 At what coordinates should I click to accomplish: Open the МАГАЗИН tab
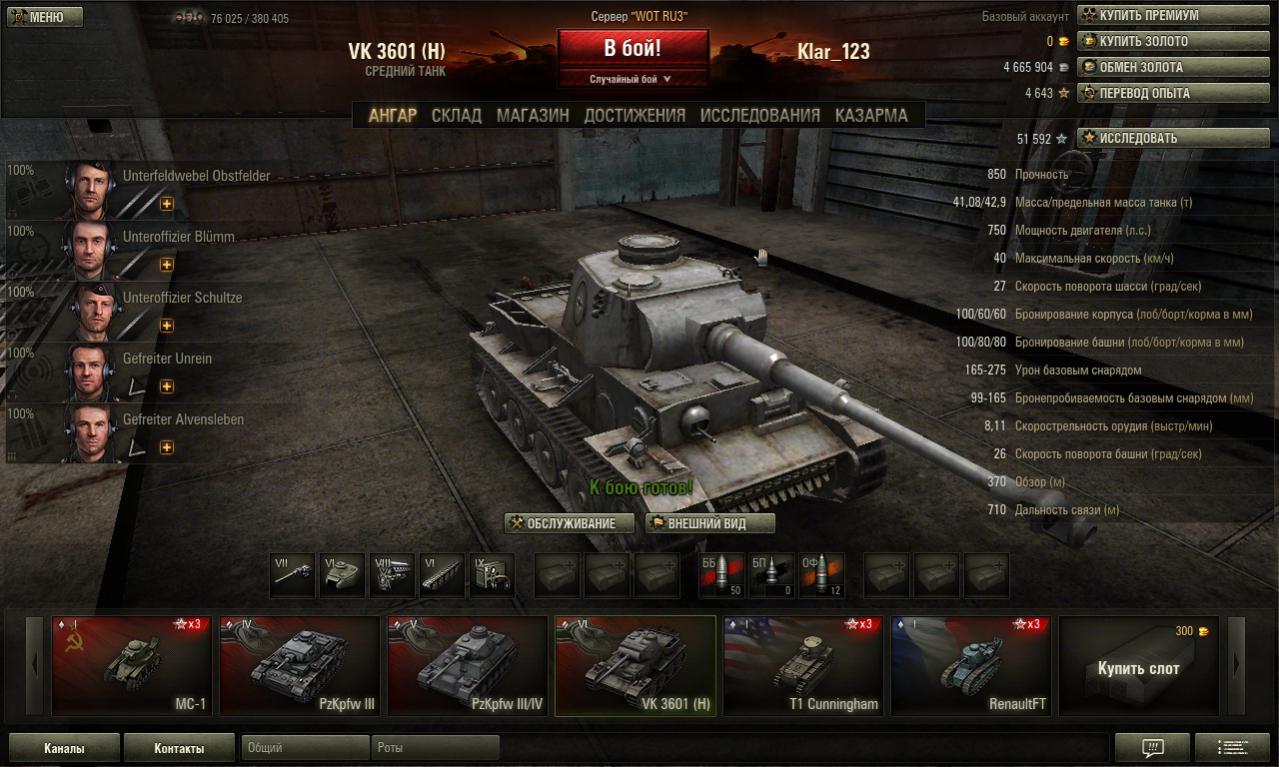point(533,115)
